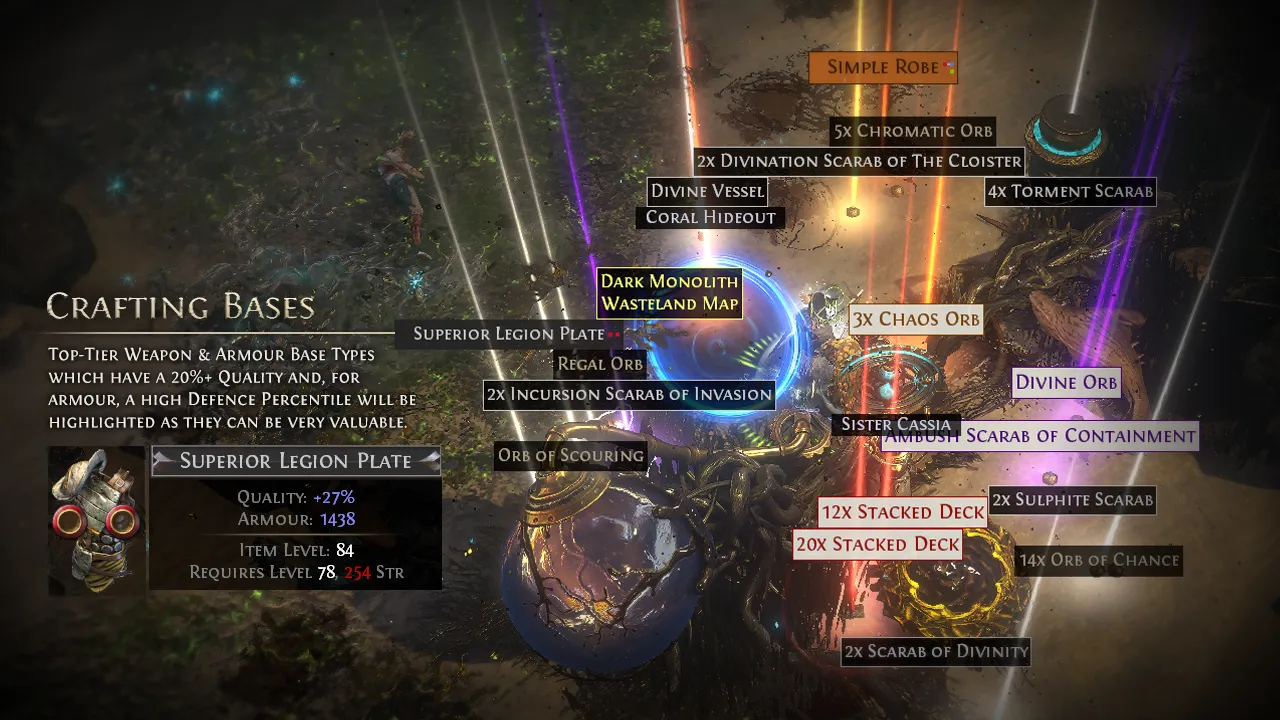Pick up the Coral Hideout label
This screenshot has height=720, width=1280.
pos(710,217)
